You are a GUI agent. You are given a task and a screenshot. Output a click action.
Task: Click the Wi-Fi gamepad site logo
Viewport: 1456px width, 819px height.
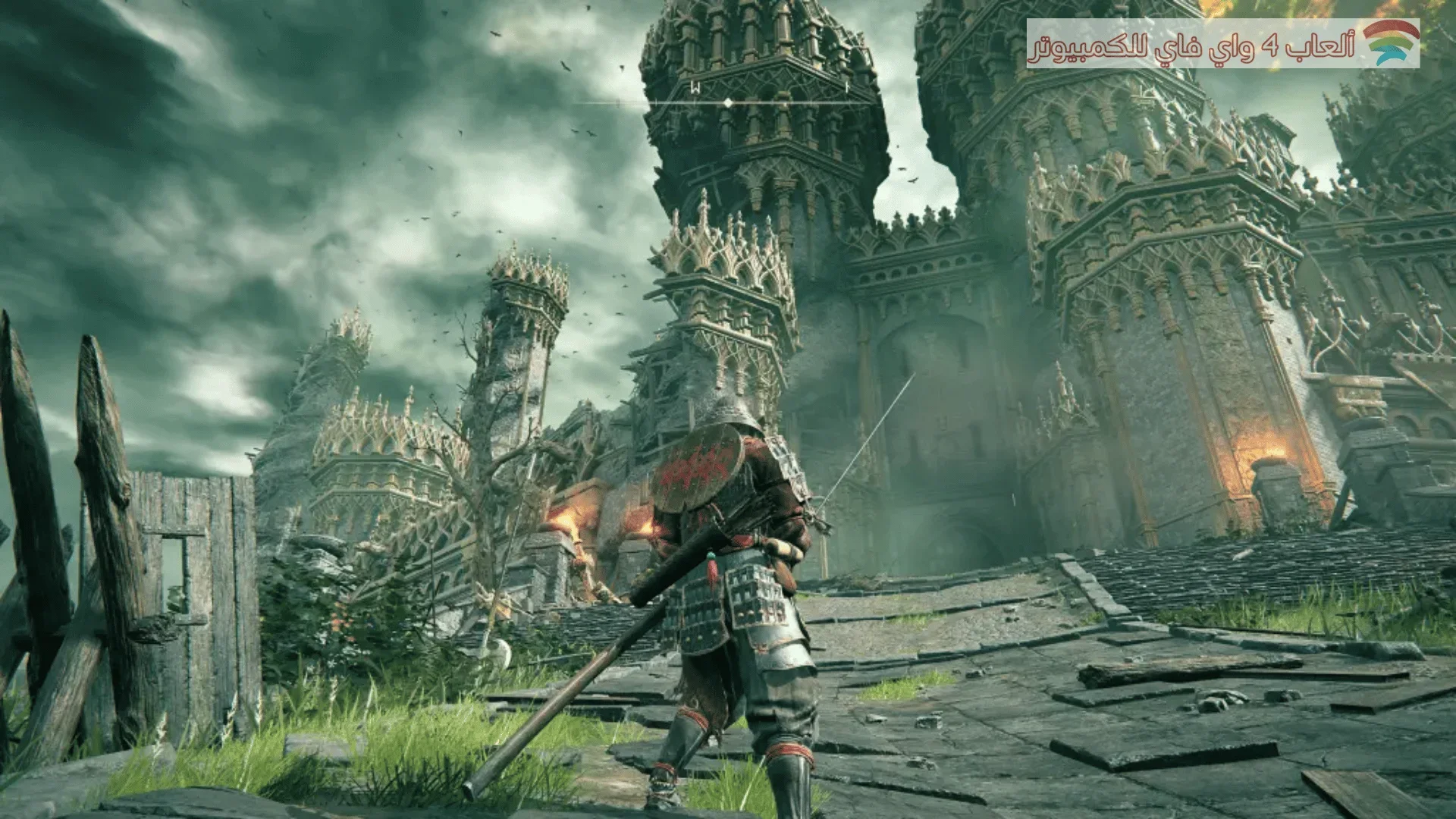click(1391, 42)
